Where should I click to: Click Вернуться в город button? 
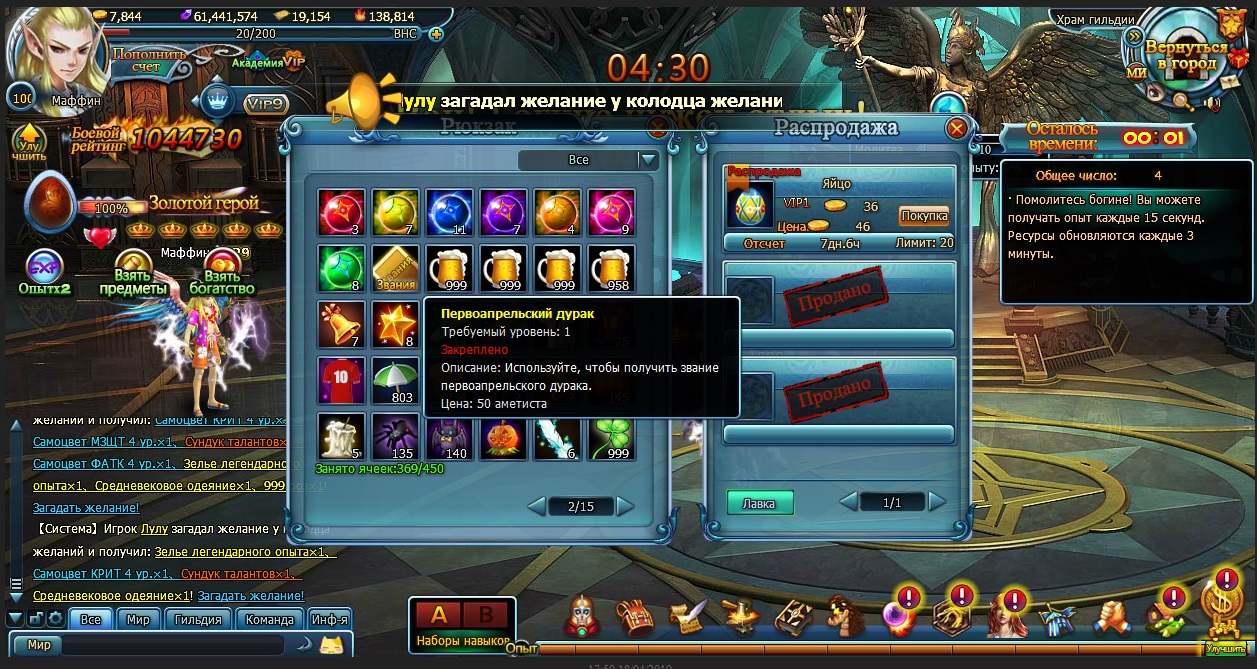click(1186, 55)
